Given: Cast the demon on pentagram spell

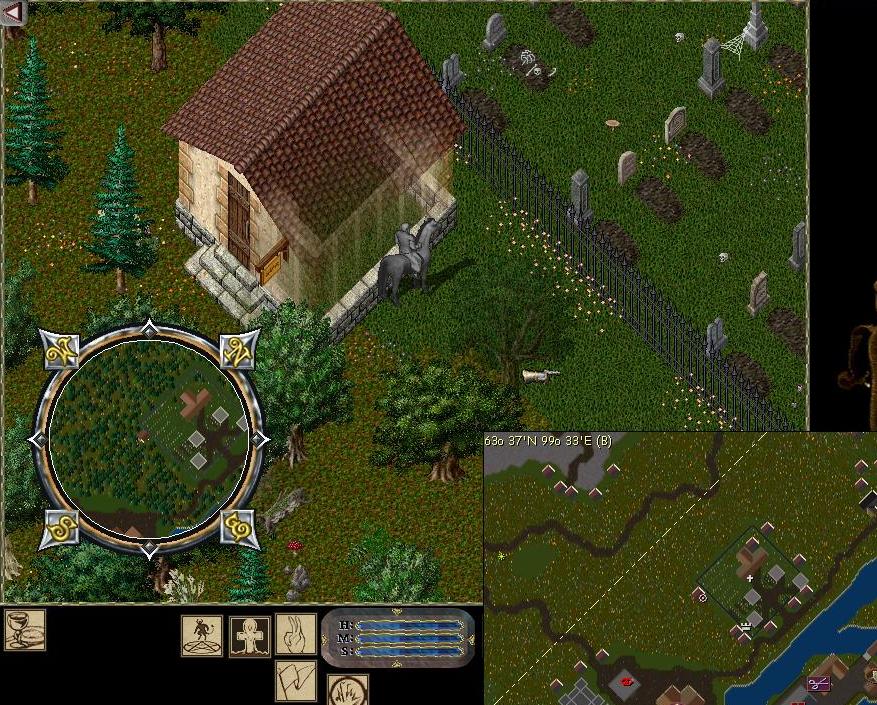Looking at the screenshot, I should pyautogui.click(x=202, y=635).
